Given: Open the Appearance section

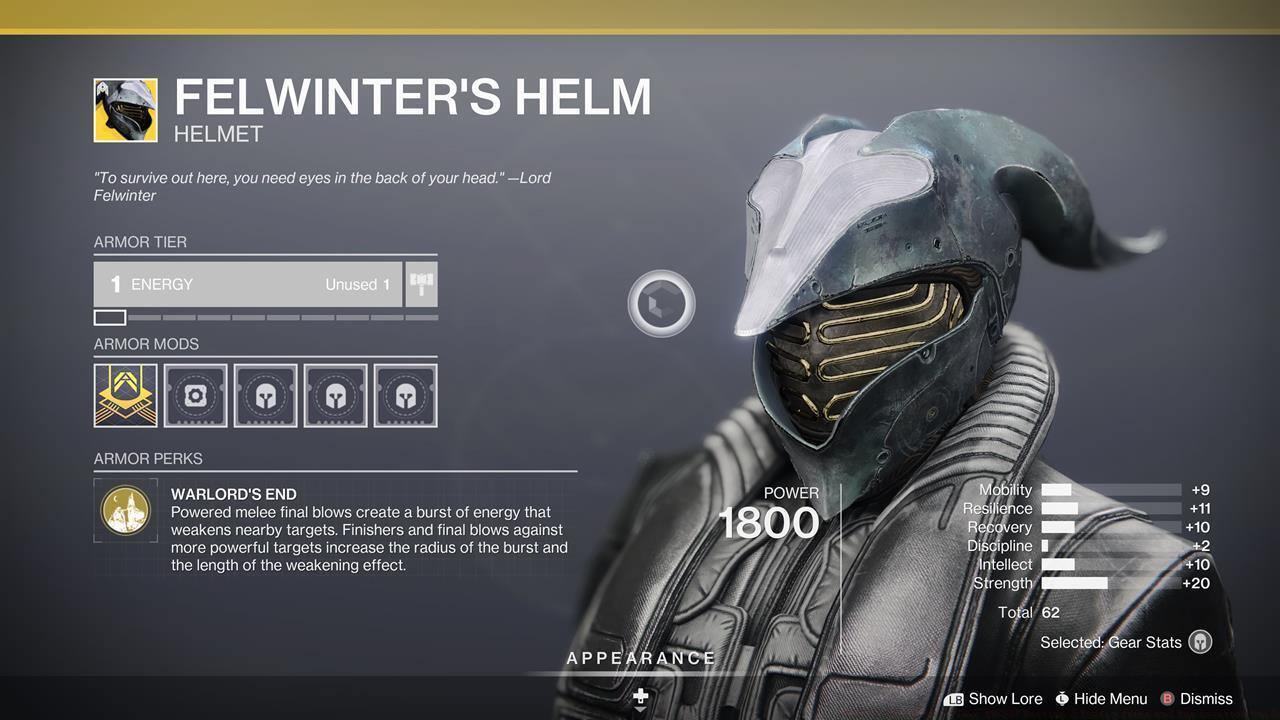Looking at the screenshot, I should pos(640,658).
